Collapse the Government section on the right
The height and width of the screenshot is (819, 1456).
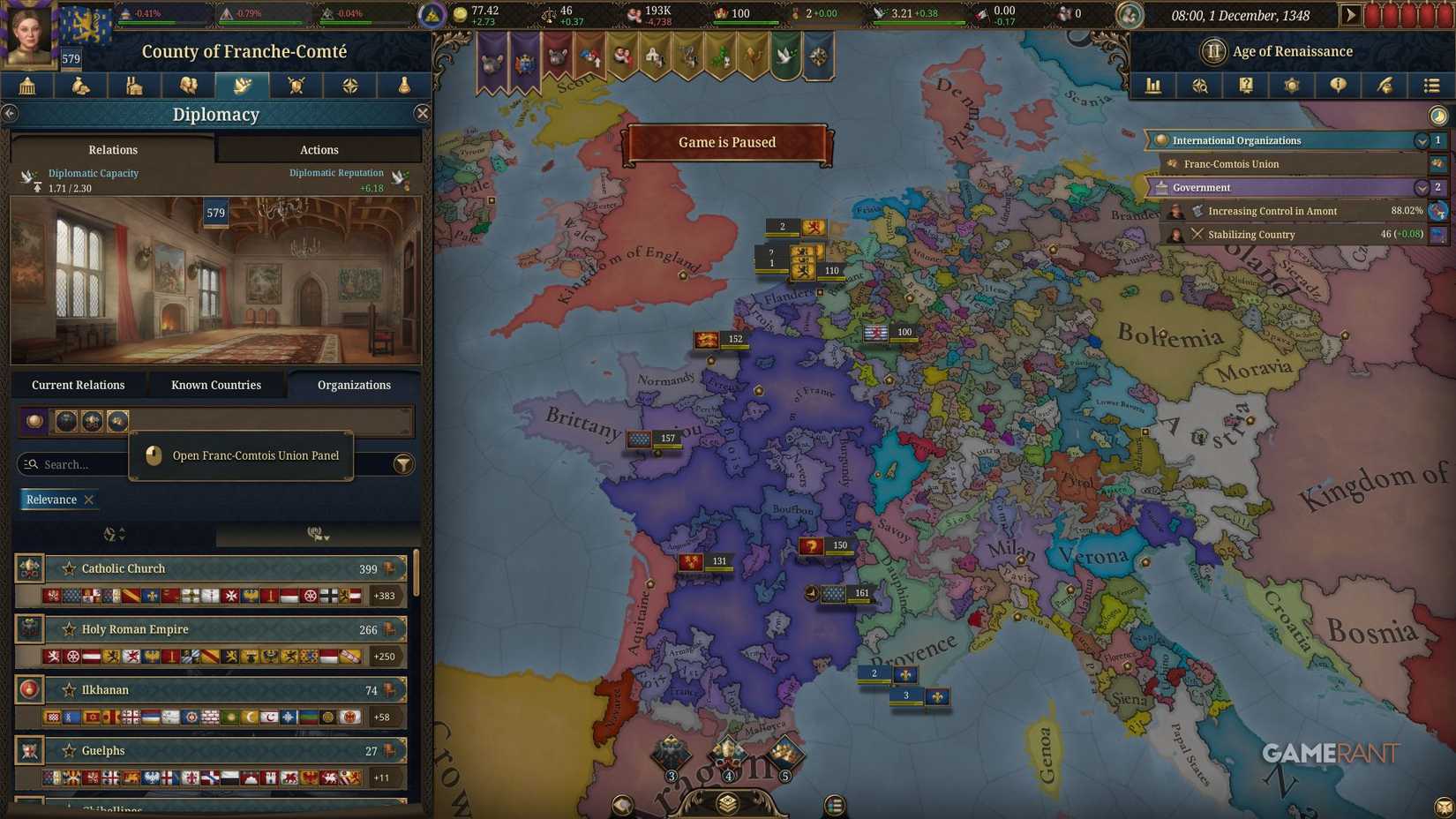tap(1421, 187)
